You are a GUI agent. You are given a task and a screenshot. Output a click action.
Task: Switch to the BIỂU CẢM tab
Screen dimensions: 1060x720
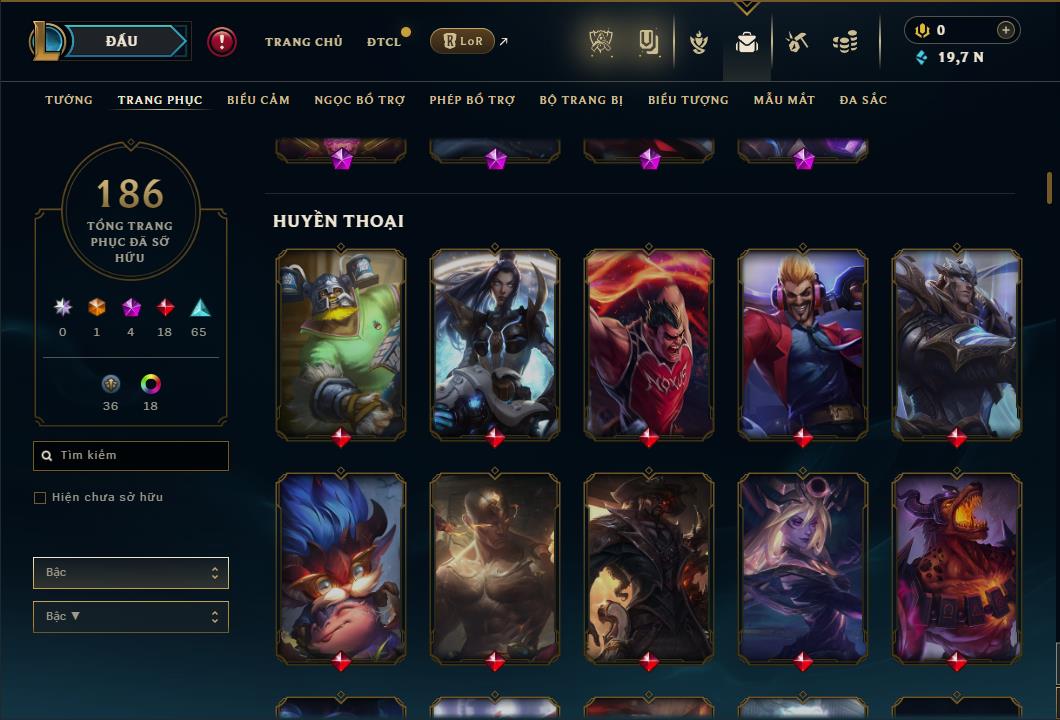[x=258, y=100]
